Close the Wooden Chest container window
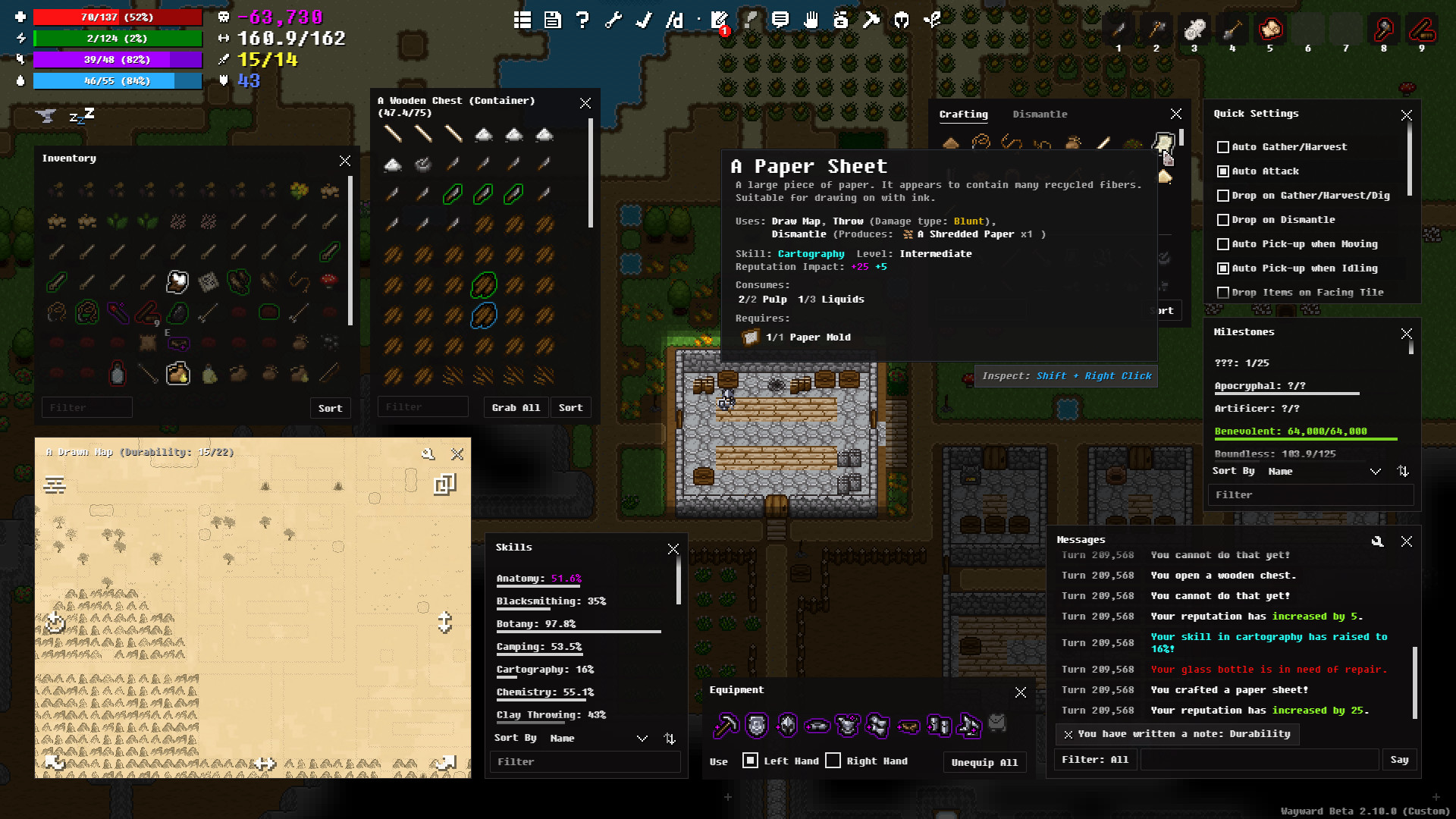The image size is (1456, 819). click(x=585, y=104)
